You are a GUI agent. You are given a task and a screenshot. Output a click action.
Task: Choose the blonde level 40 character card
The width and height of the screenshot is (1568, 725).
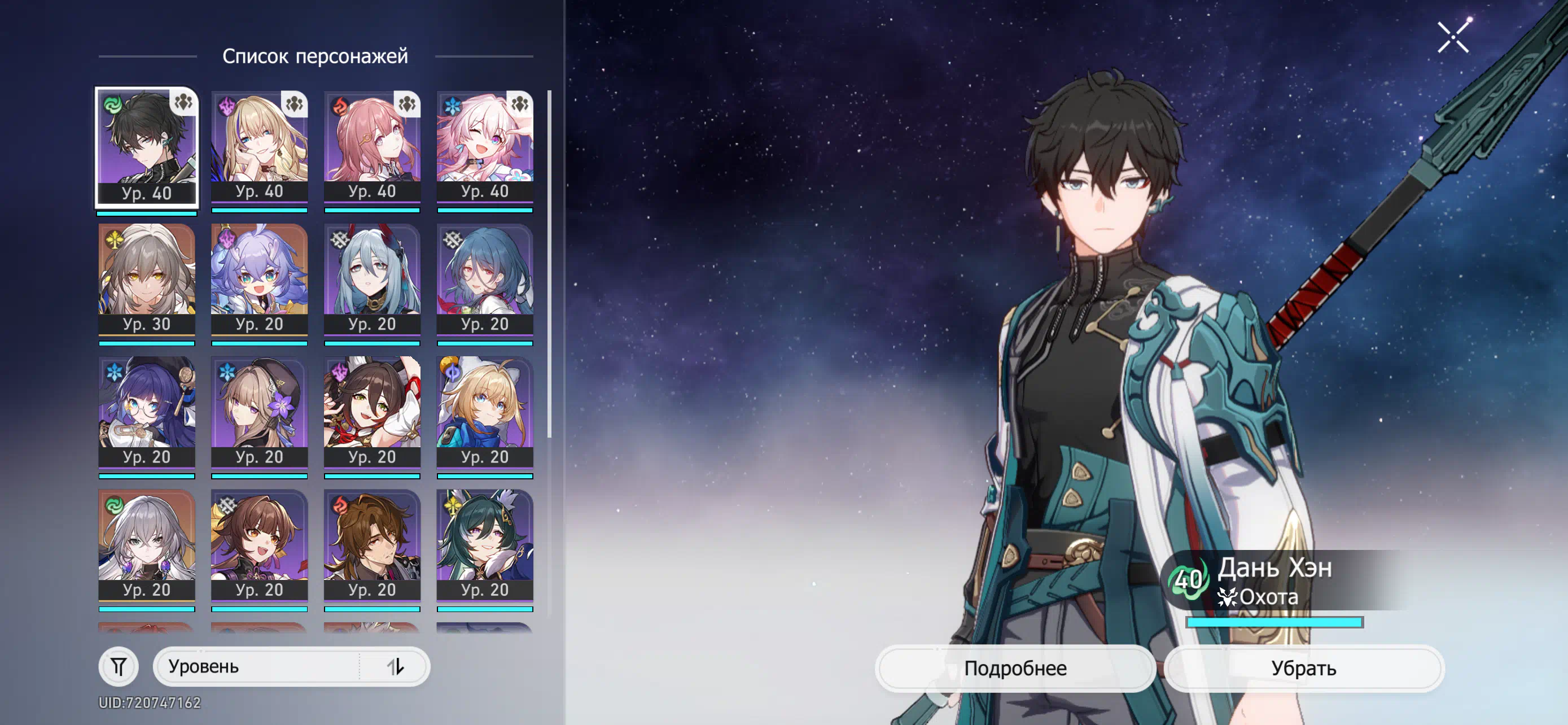pos(259,147)
